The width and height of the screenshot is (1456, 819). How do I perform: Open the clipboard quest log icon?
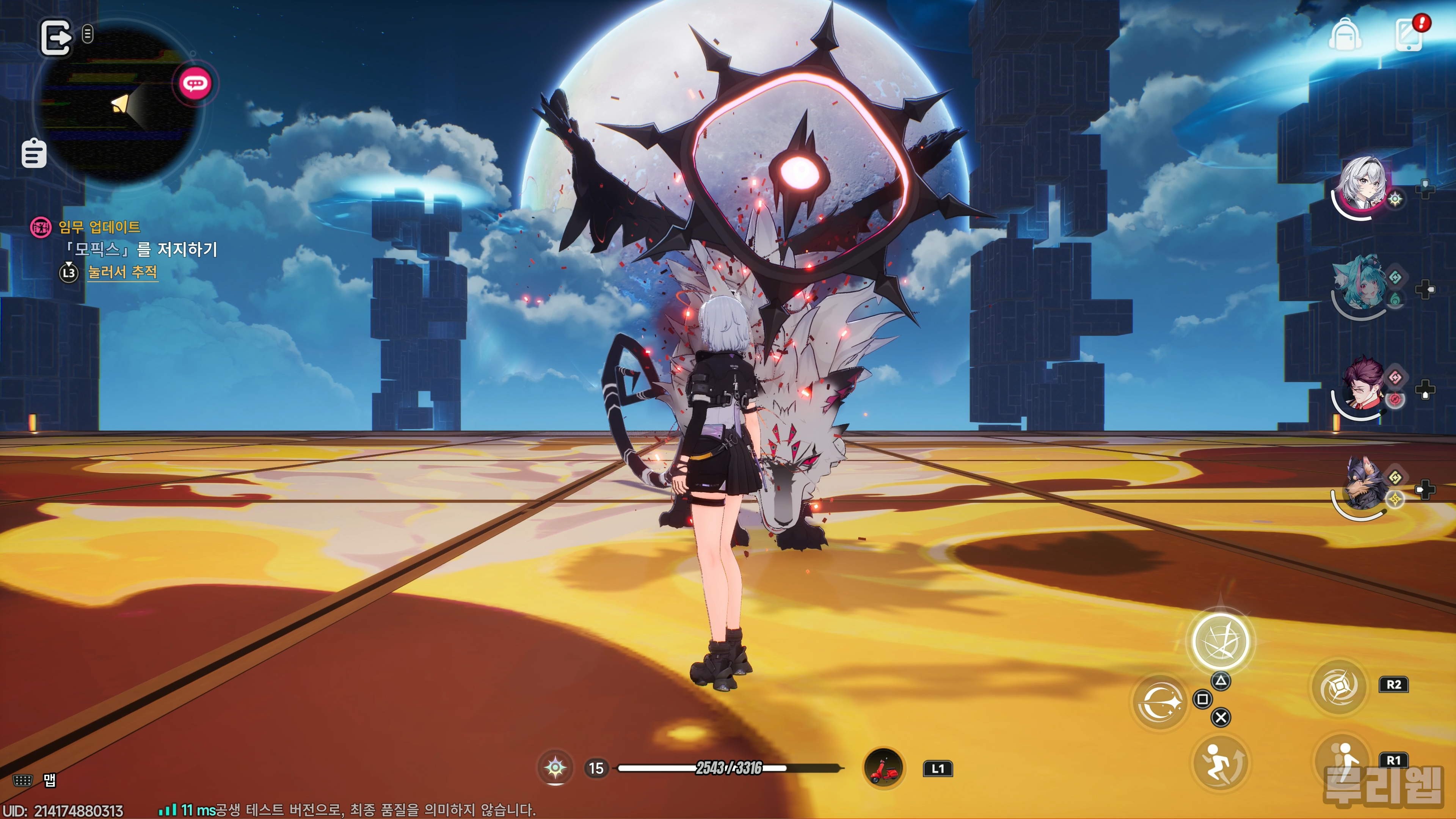coord(34,154)
